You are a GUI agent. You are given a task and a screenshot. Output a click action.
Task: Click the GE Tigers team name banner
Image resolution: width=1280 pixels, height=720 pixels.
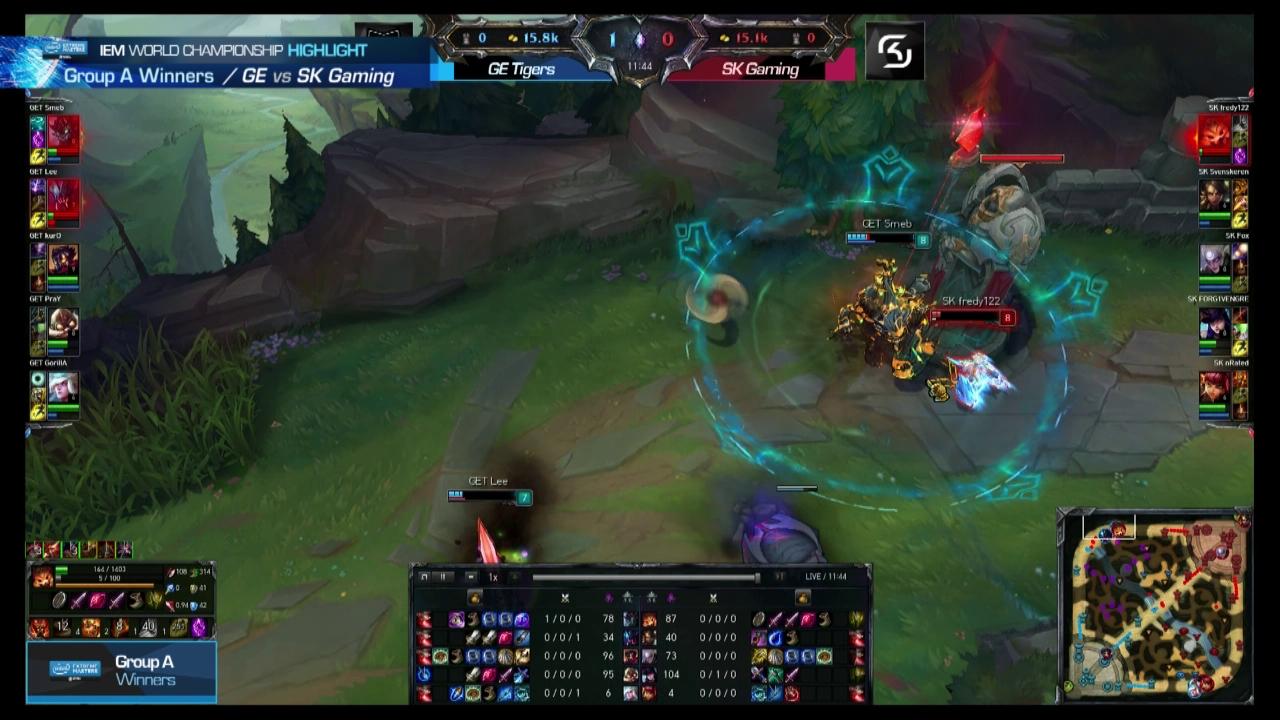(x=520, y=69)
